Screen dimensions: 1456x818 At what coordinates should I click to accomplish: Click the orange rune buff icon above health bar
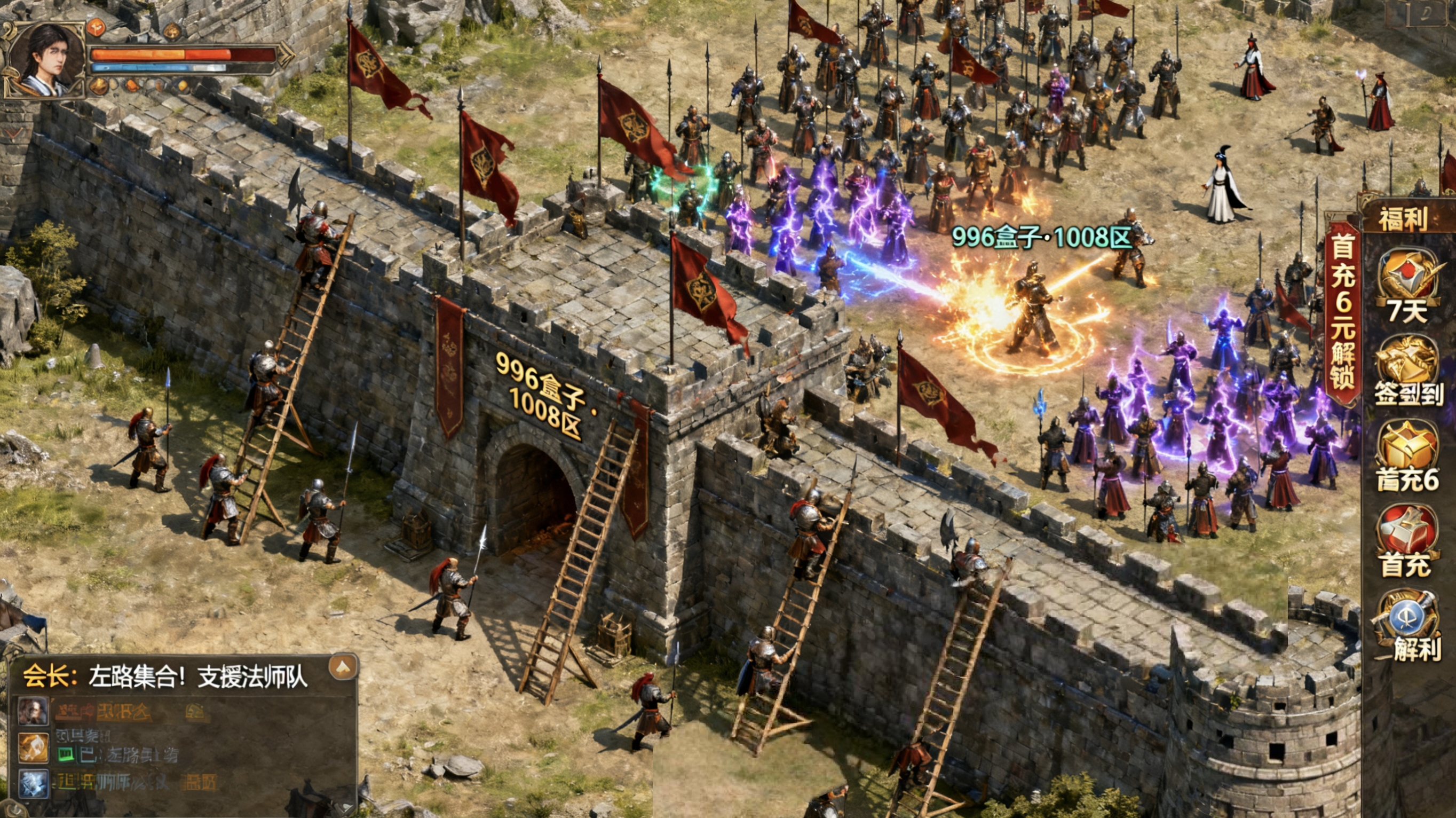click(x=96, y=27)
